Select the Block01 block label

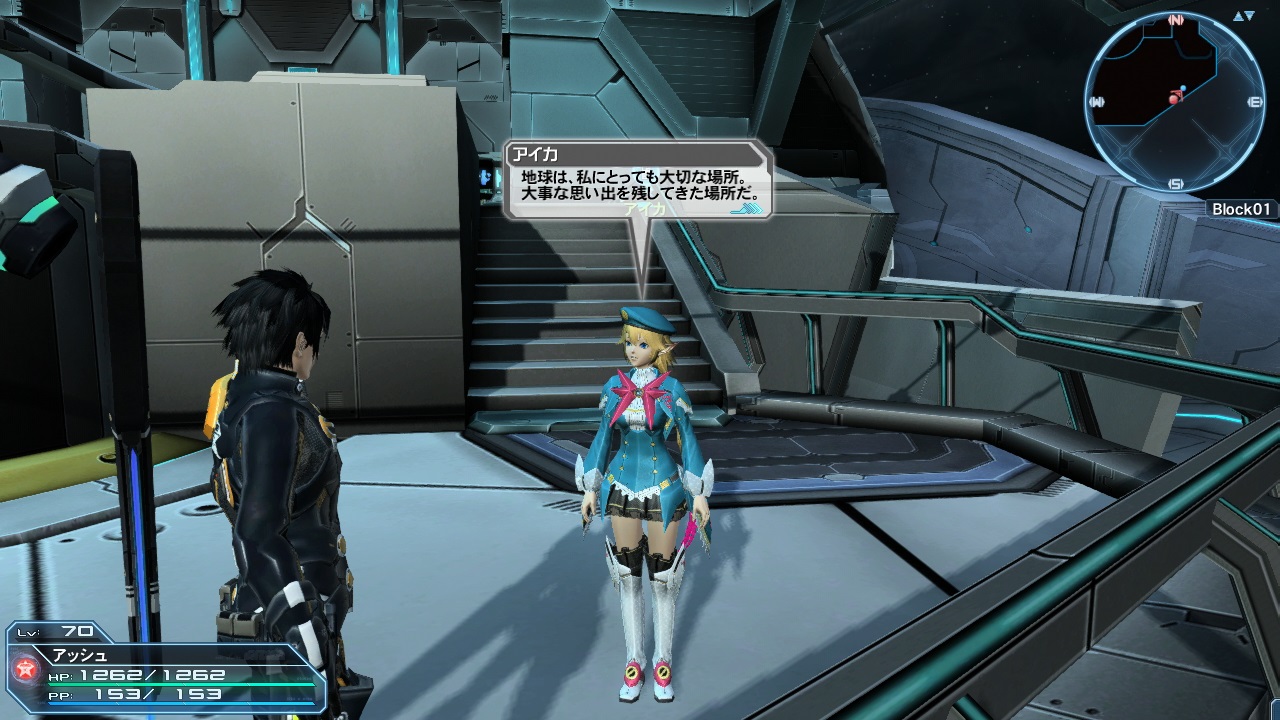[1240, 209]
